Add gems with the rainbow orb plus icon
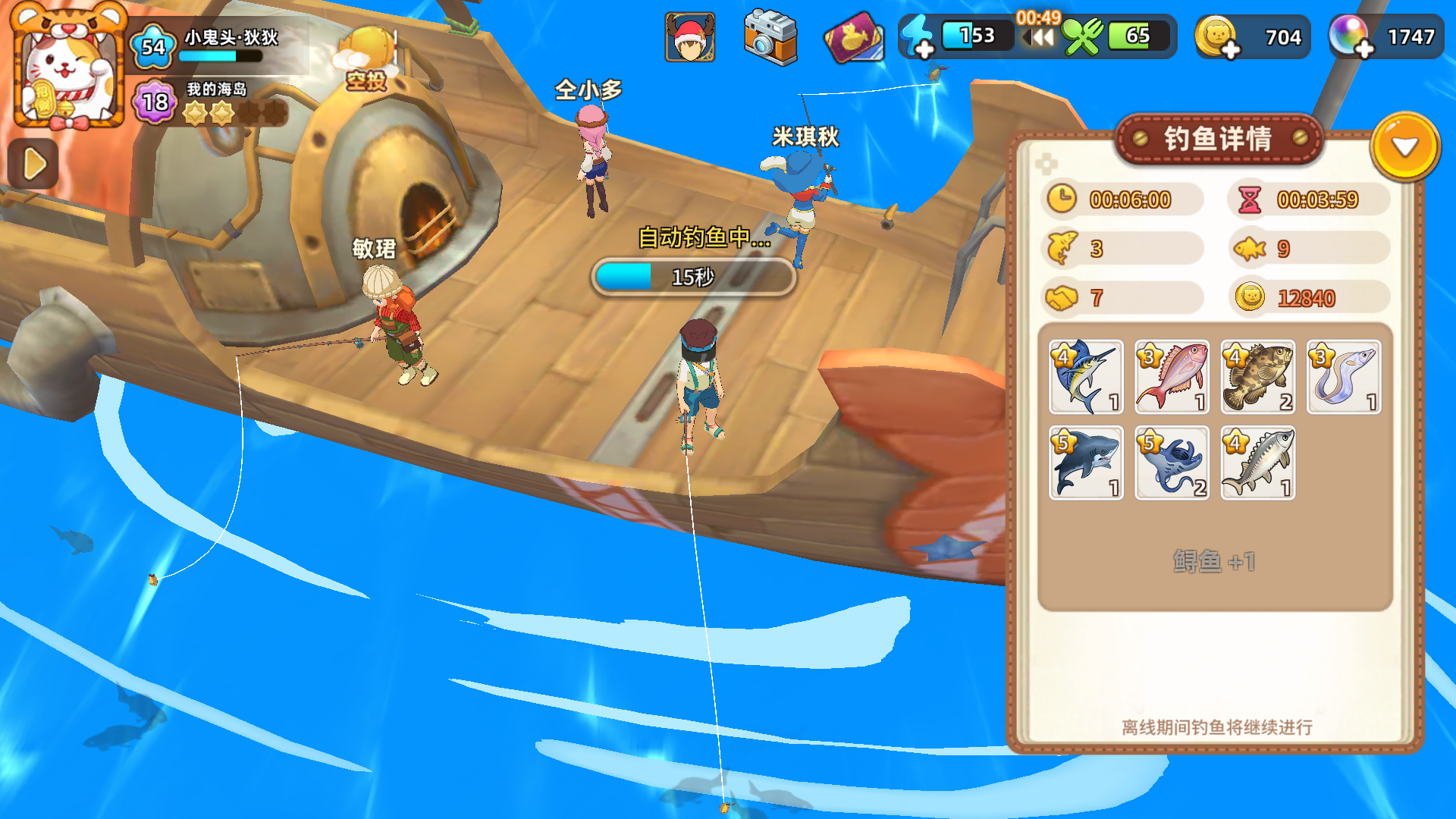Screen dimensions: 1456x819 pyautogui.click(x=1351, y=36)
